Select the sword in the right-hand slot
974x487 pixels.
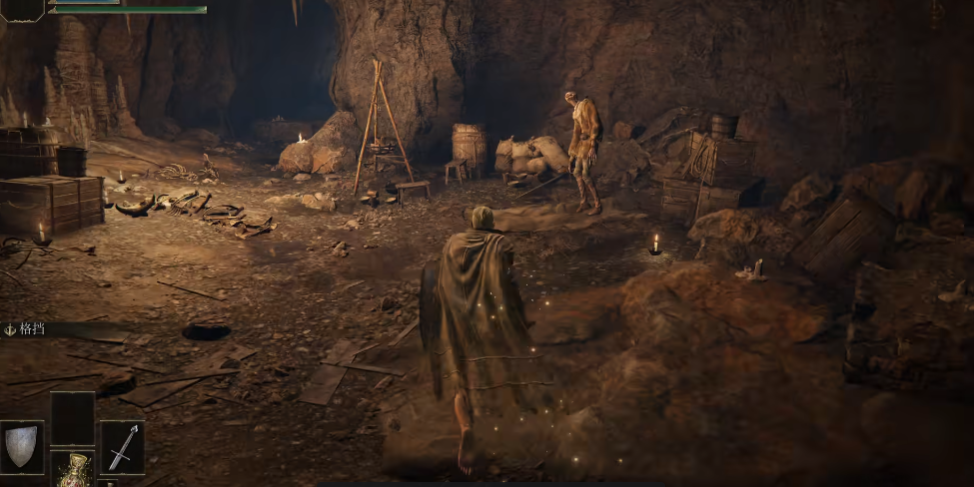pyautogui.click(x=121, y=446)
